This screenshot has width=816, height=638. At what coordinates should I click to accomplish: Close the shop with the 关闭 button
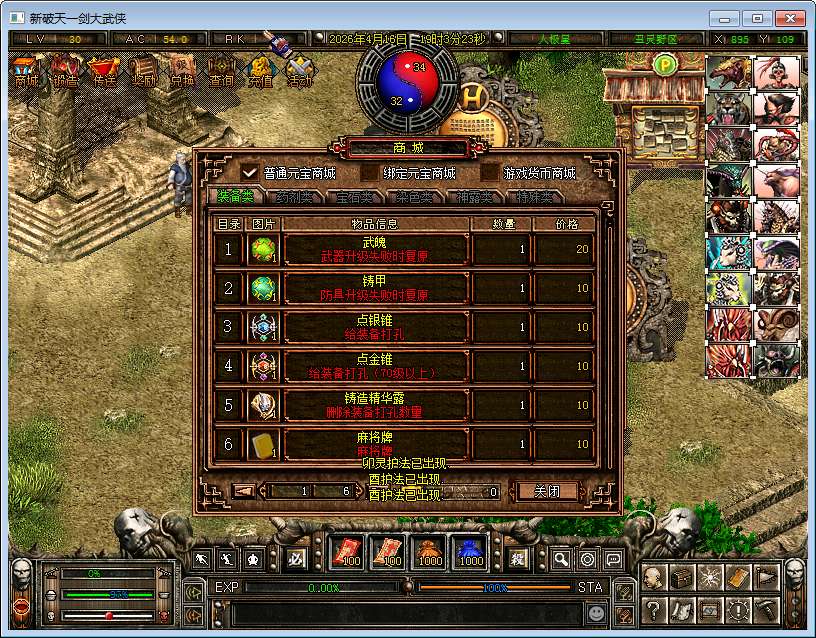click(x=545, y=491)
